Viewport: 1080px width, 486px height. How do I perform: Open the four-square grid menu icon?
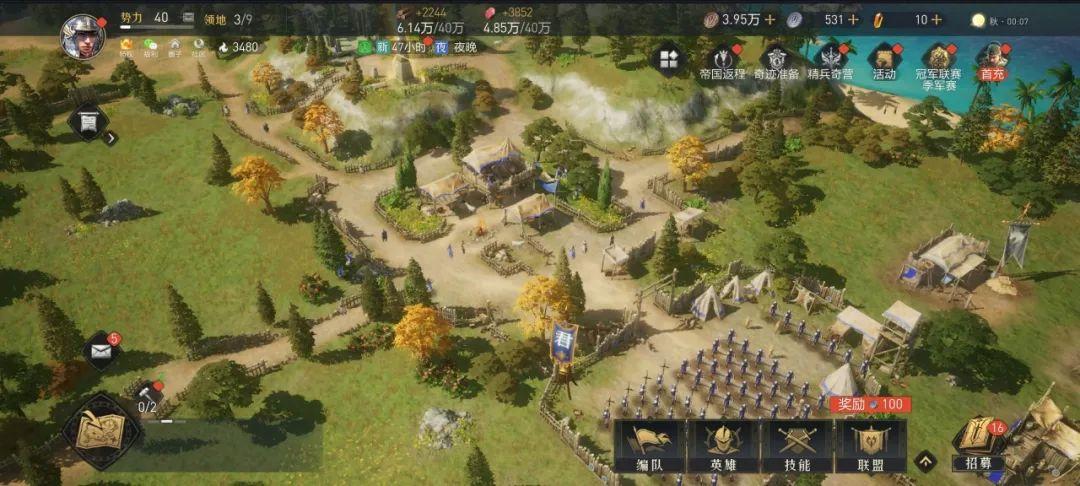(x=667, y=58)
